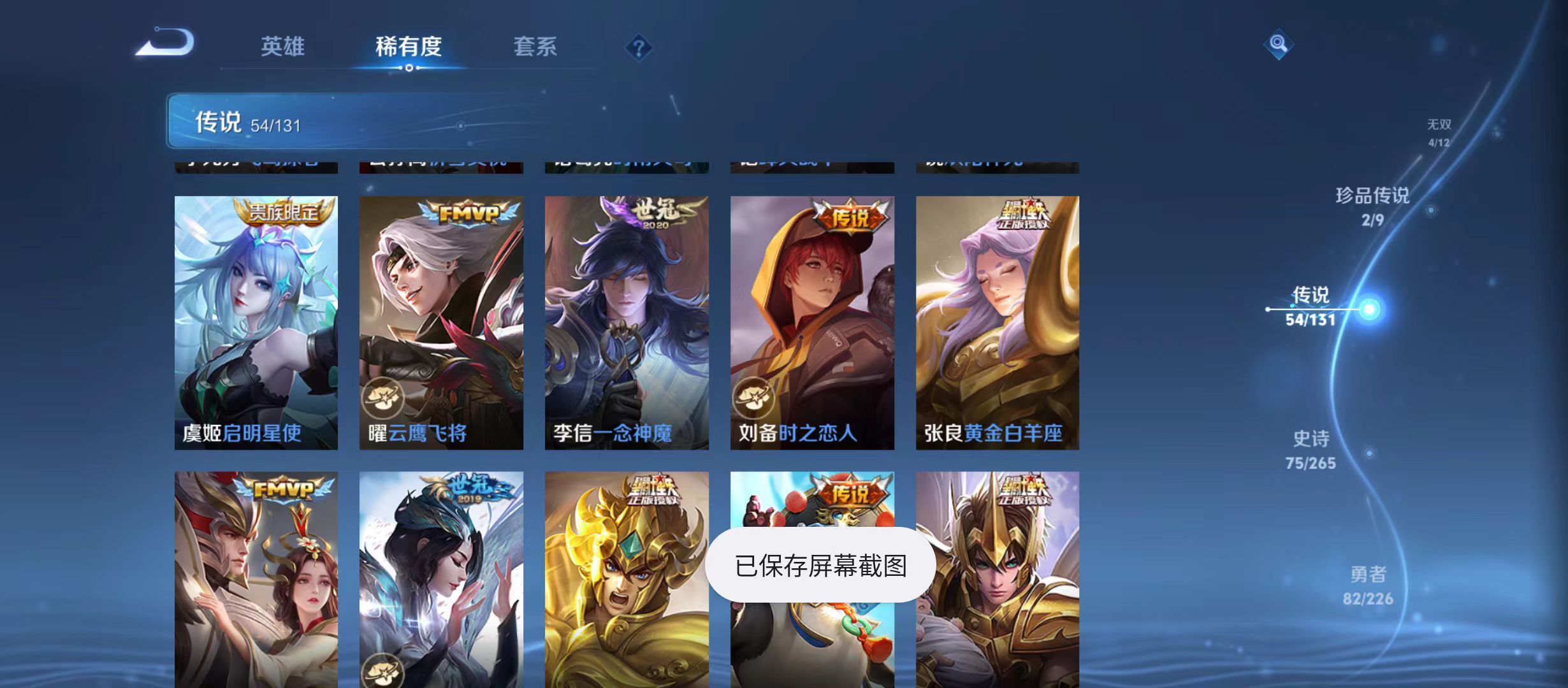Click the help question mark icon near tabs
Viewport: 1568px width, 688px height.
click(x=637, y=47)
